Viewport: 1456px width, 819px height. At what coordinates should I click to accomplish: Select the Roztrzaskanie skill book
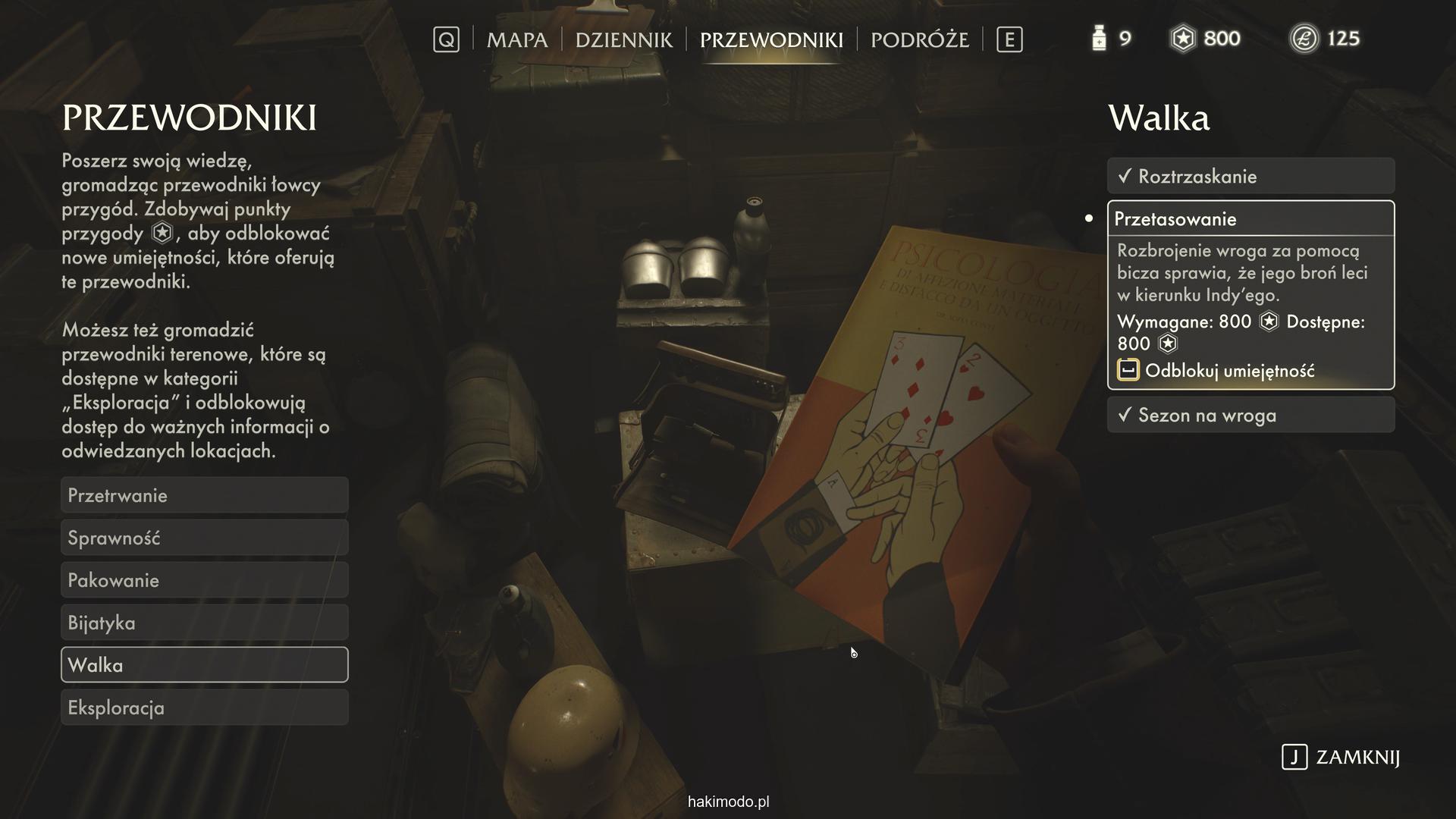1250,177
